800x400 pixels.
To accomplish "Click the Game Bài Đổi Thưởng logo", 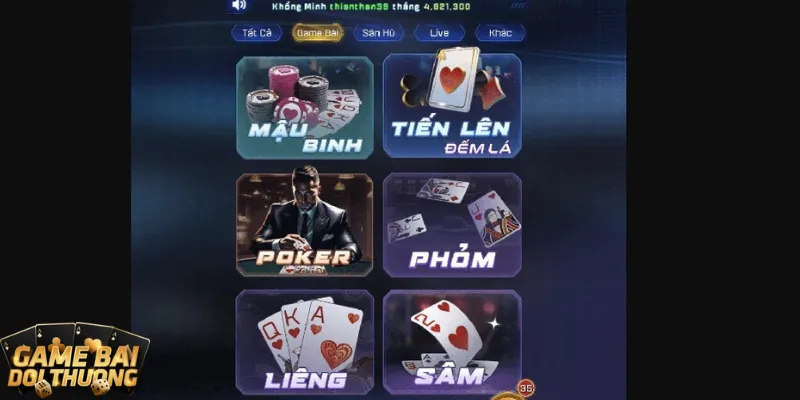I will click(73, 362).
